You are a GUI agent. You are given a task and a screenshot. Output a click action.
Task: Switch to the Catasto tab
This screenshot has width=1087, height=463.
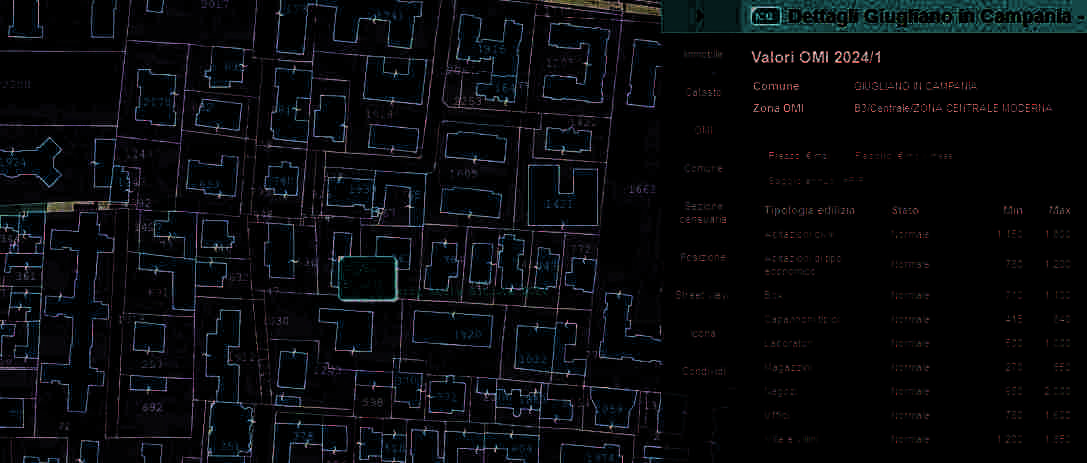click(702, 92)
